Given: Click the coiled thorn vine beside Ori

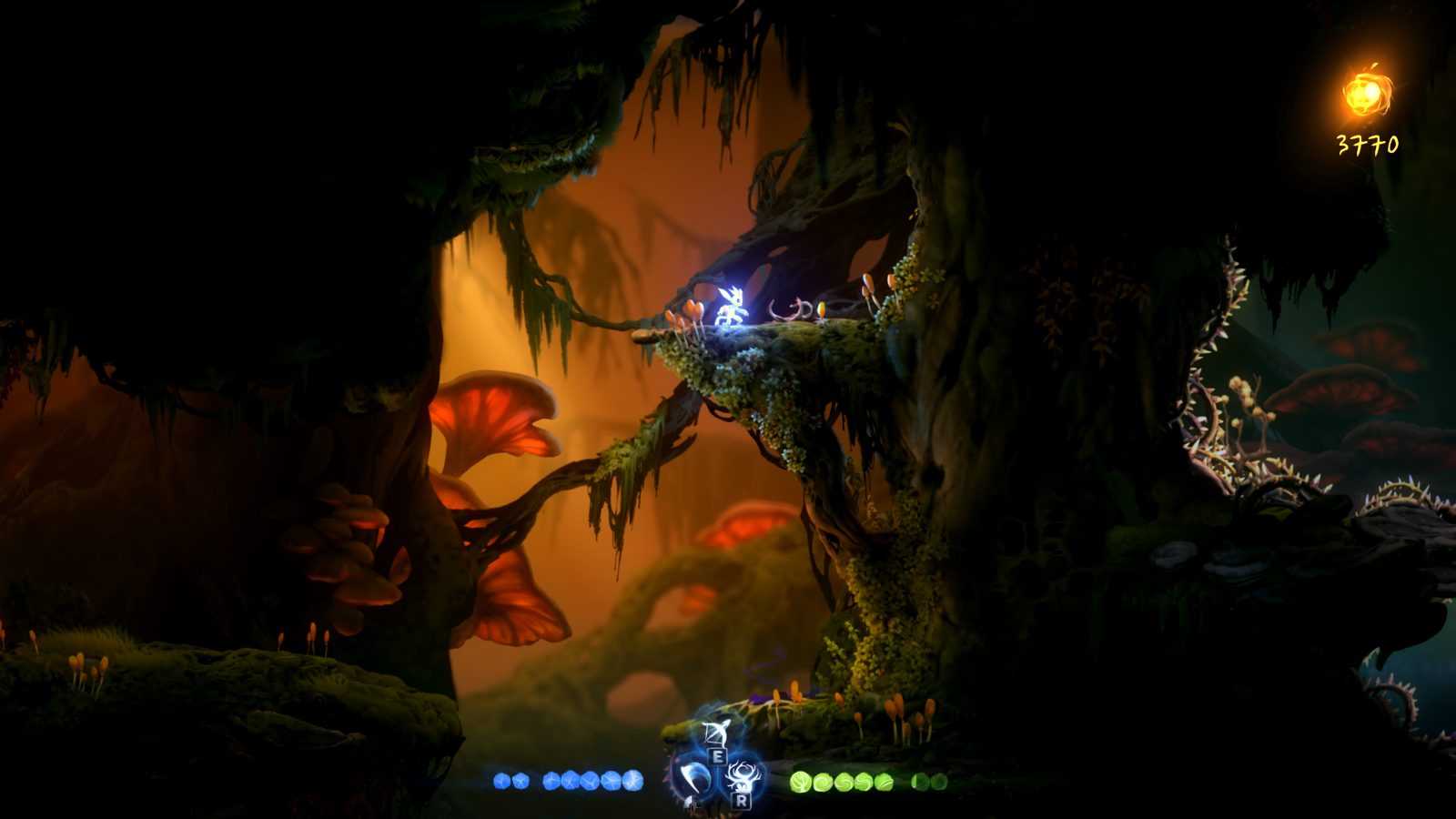Looking at the screenshot, I should (x=792, y=308).
